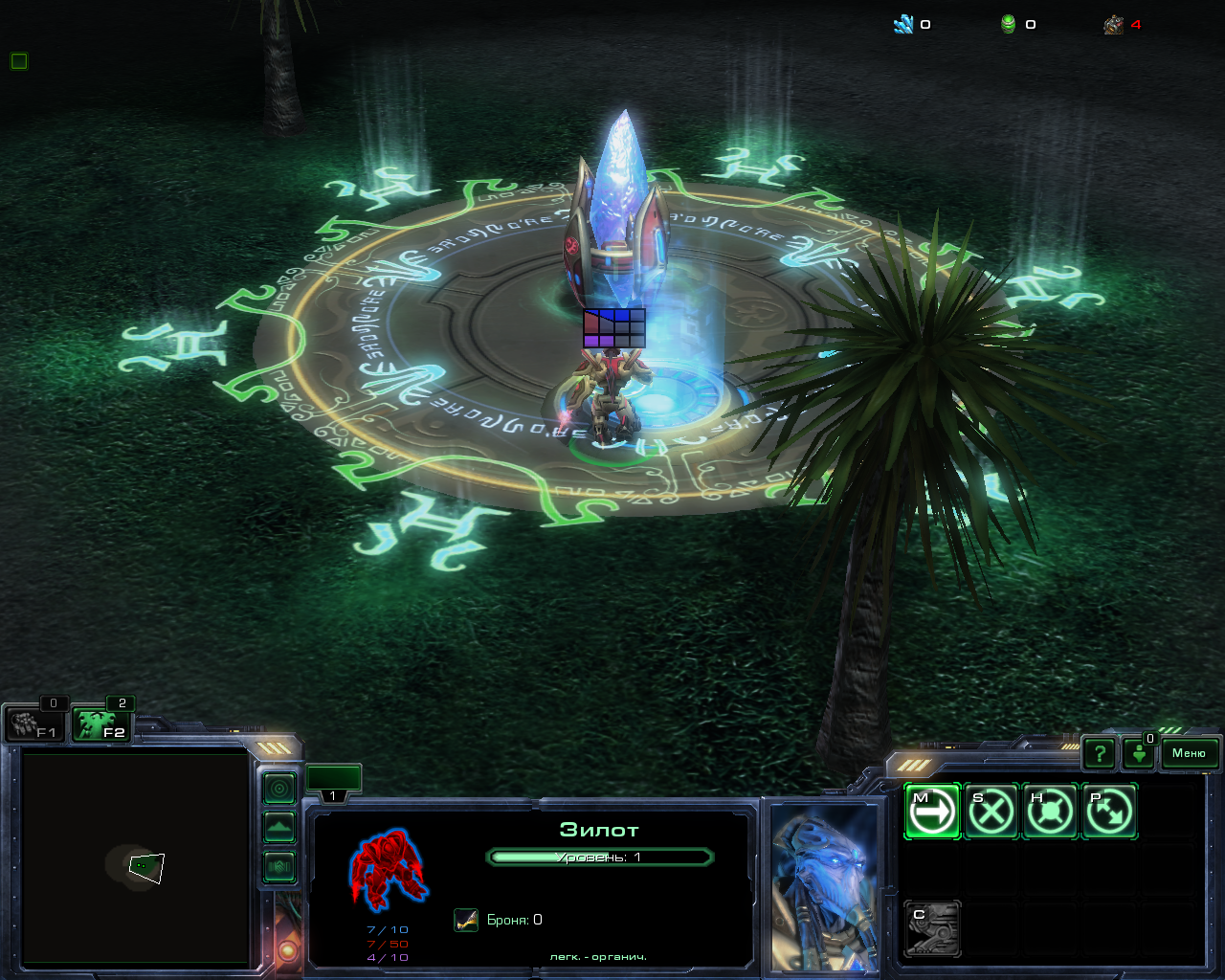Click the Protoss unit portrait
The image size is (1225, 980).
(824, 887)
